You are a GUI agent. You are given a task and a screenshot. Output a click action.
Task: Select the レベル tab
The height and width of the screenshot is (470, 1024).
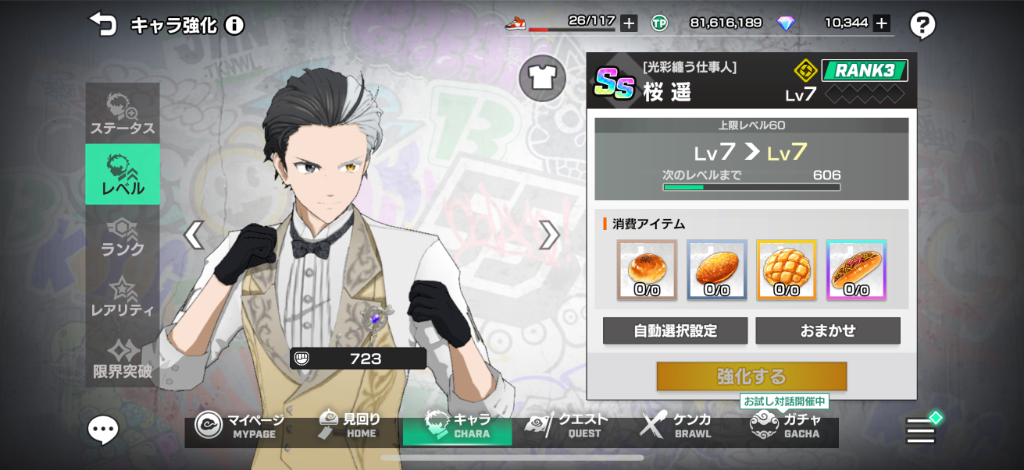[122, 174]
